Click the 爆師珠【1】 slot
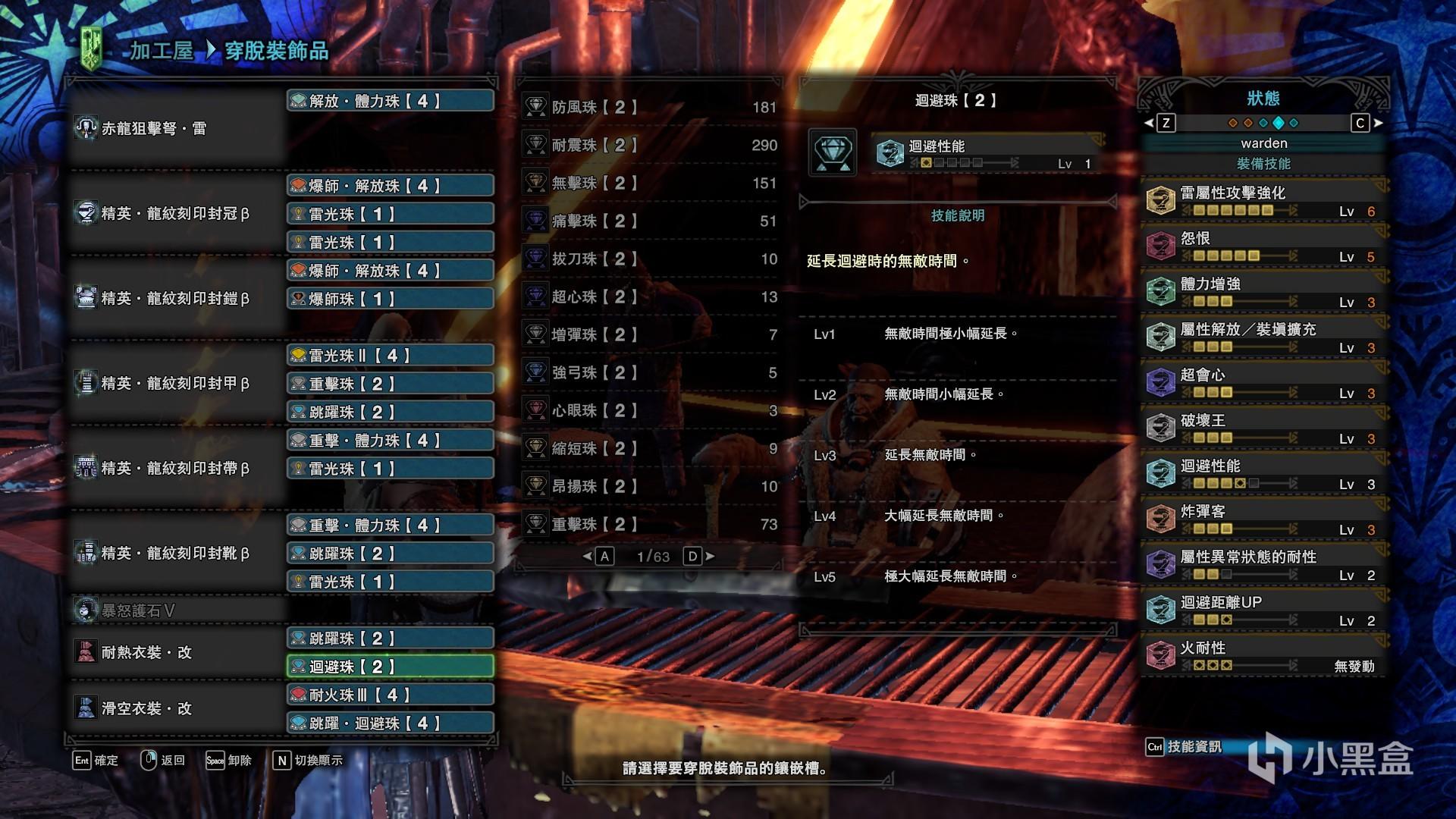The height and width of the screenshot is (819, 1456). coord(391,299)
